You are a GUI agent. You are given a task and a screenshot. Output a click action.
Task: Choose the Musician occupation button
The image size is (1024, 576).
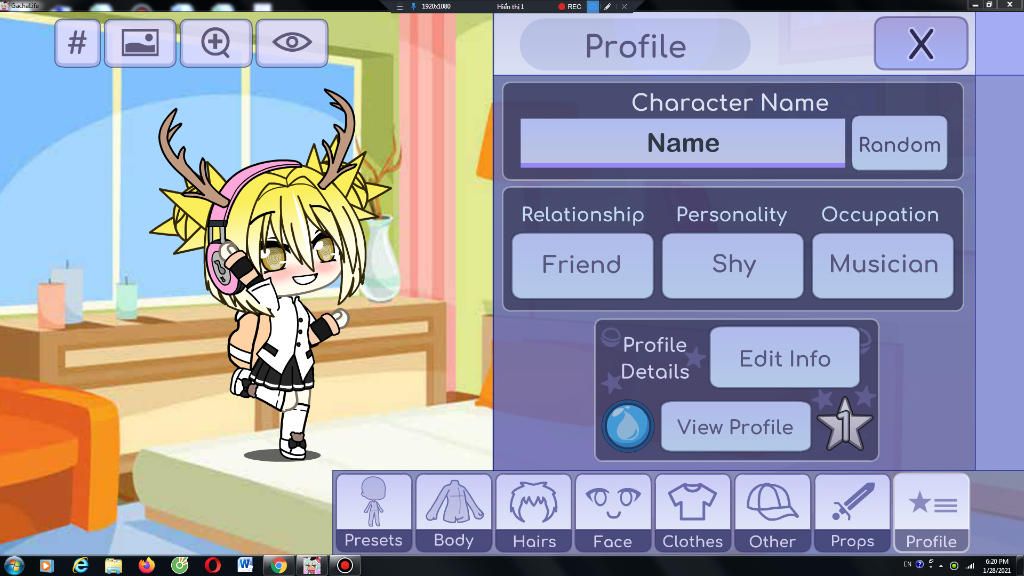click(x=883, y=265)
